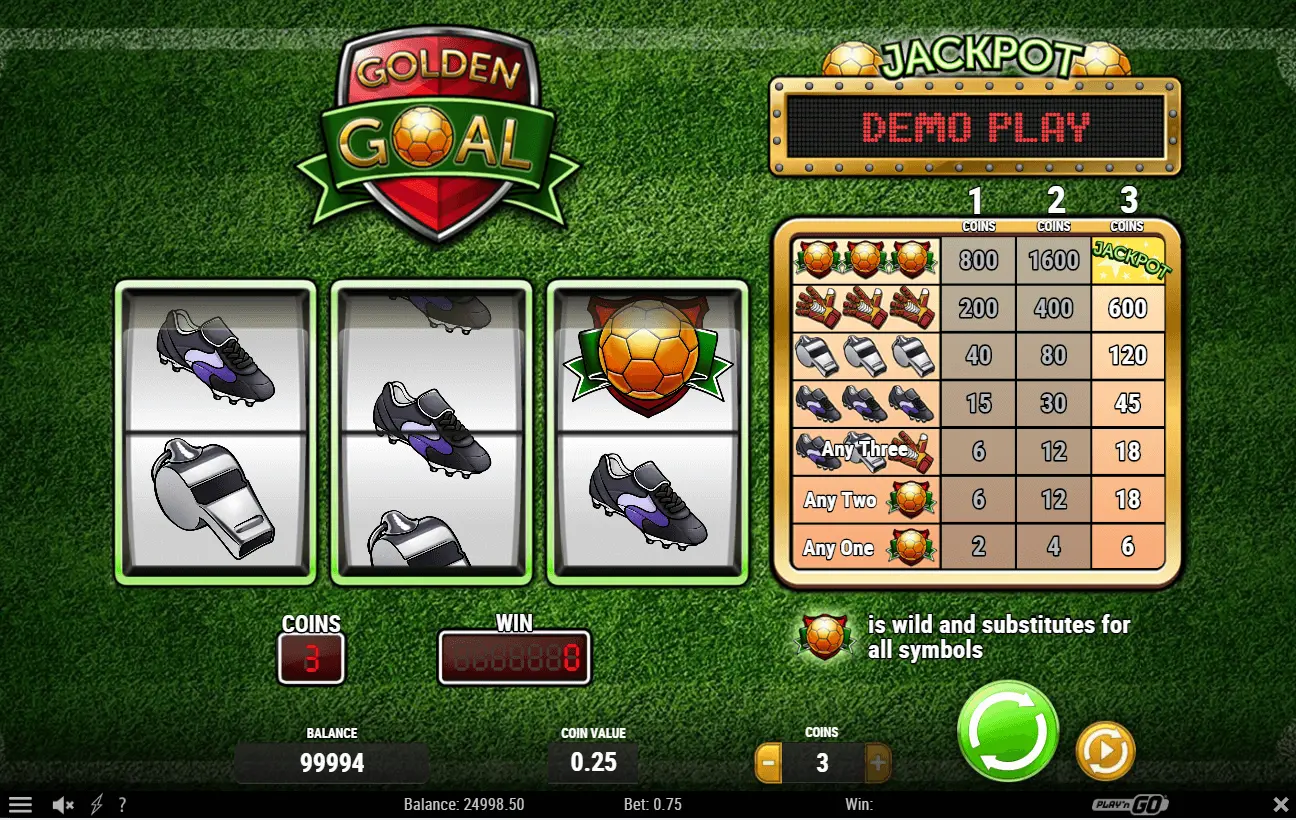The image size is (1296, 820).
Task: Toggle the muted sound speaker icon
Action: pyautogui.click(x=64, y=804)
